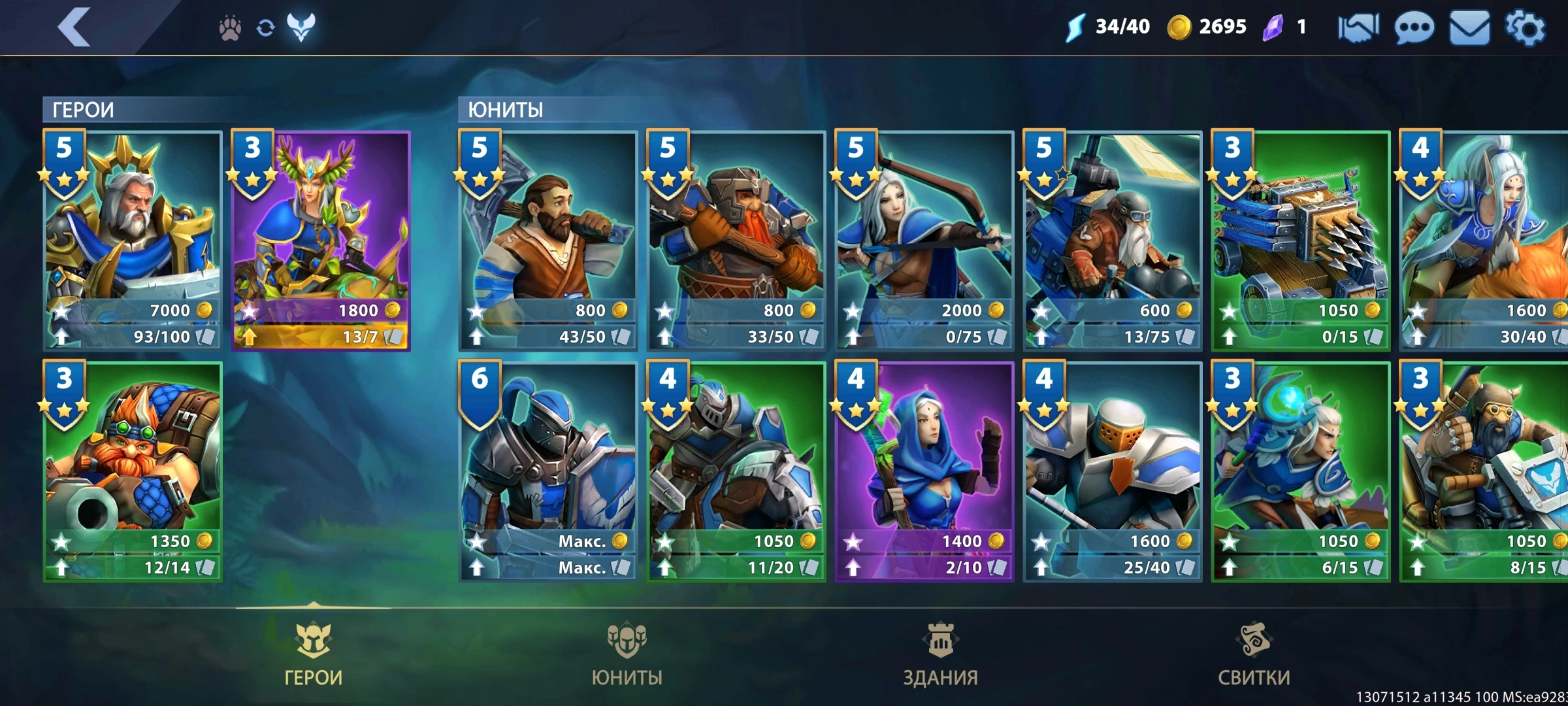Select the level 6 maxed knight card
The height and width of the screenshot is (706, 1568).
[548, 471]
